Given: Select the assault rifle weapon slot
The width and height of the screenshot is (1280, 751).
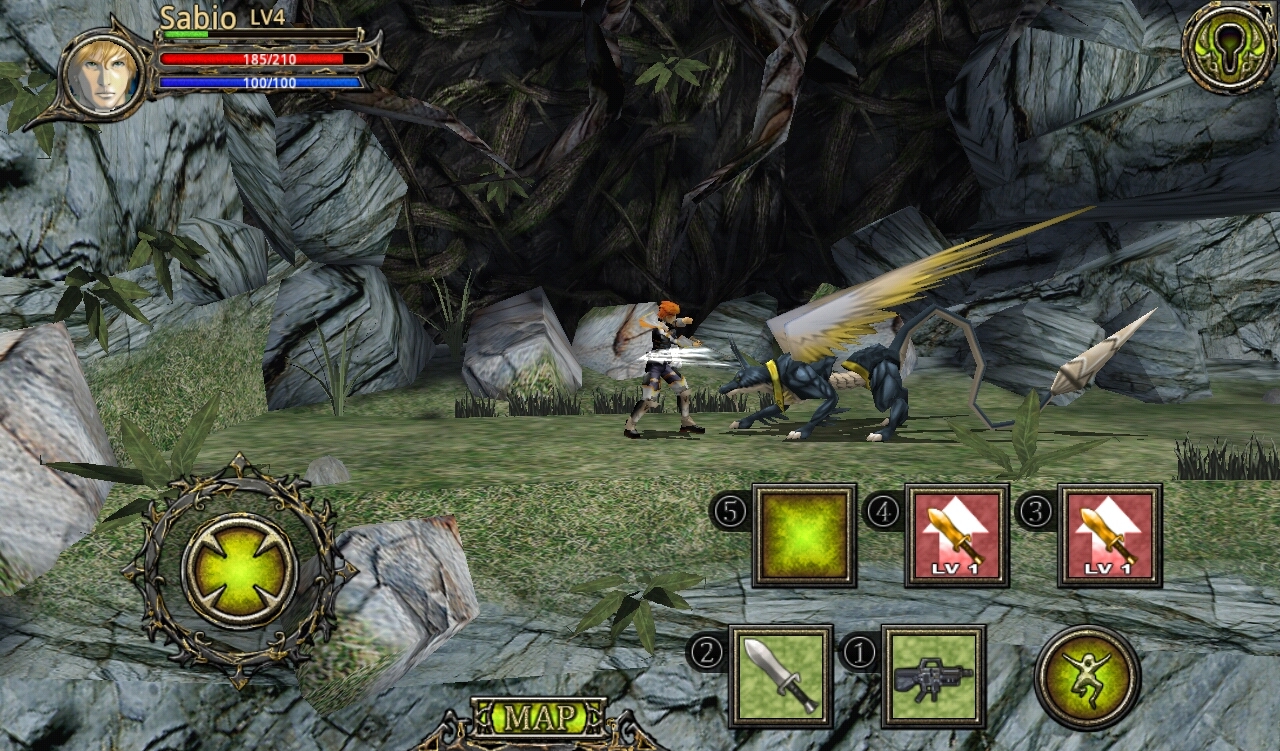Looking at the screenshot, I should coord(933,676).
